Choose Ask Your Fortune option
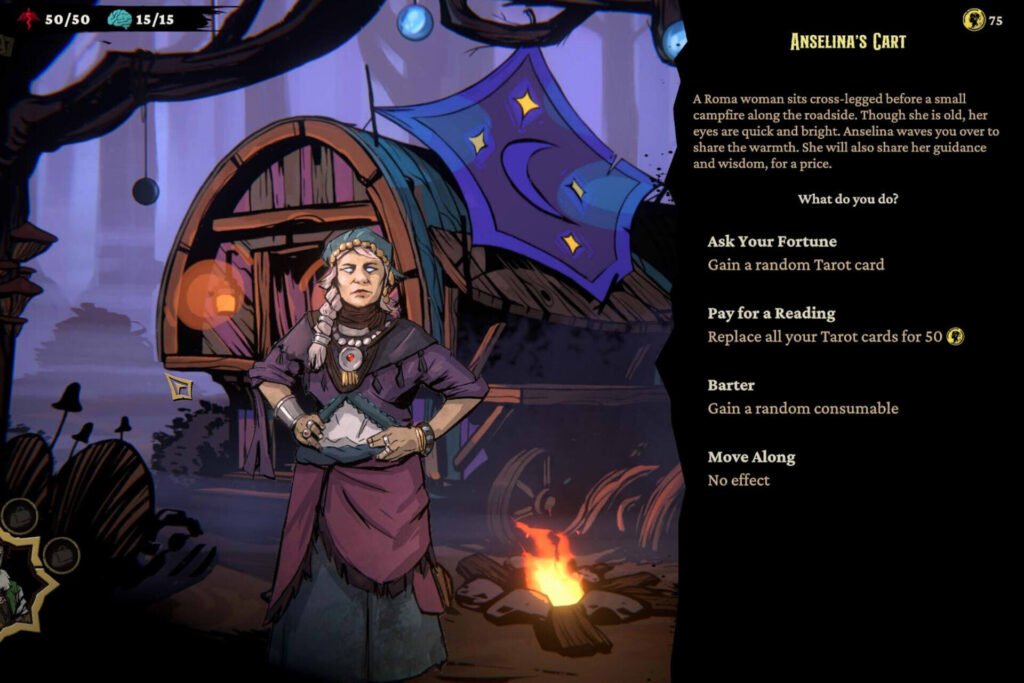Screen dimensions: 1024x683 point(772,242)
